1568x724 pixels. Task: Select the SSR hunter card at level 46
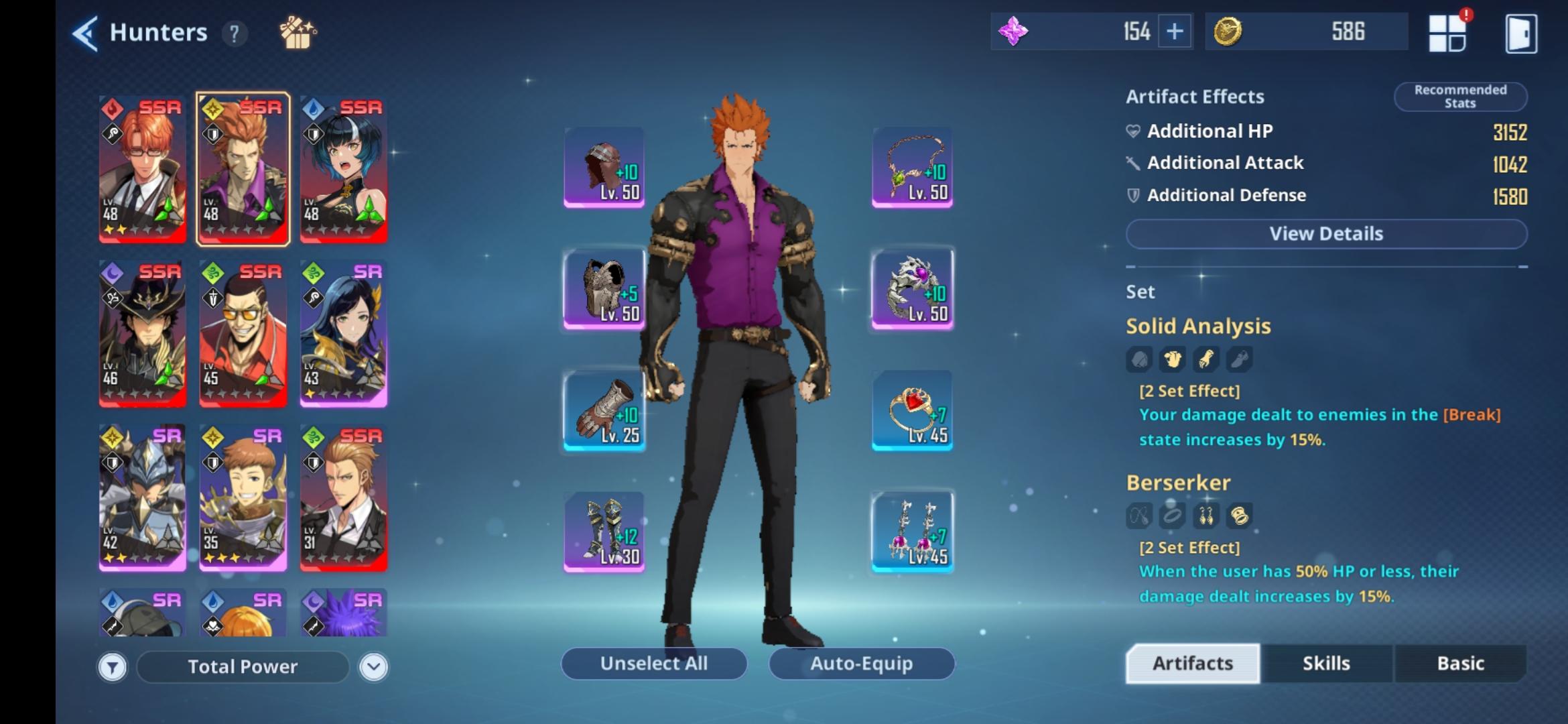coord(143,334)
